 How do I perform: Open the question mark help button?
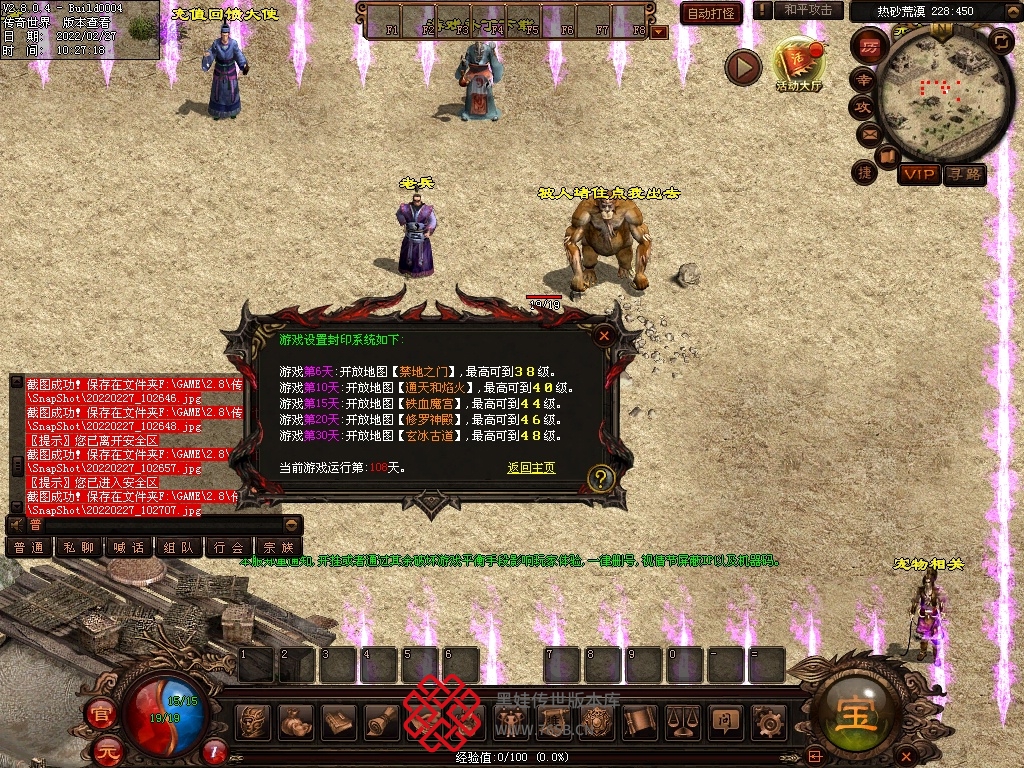[600, 478]
